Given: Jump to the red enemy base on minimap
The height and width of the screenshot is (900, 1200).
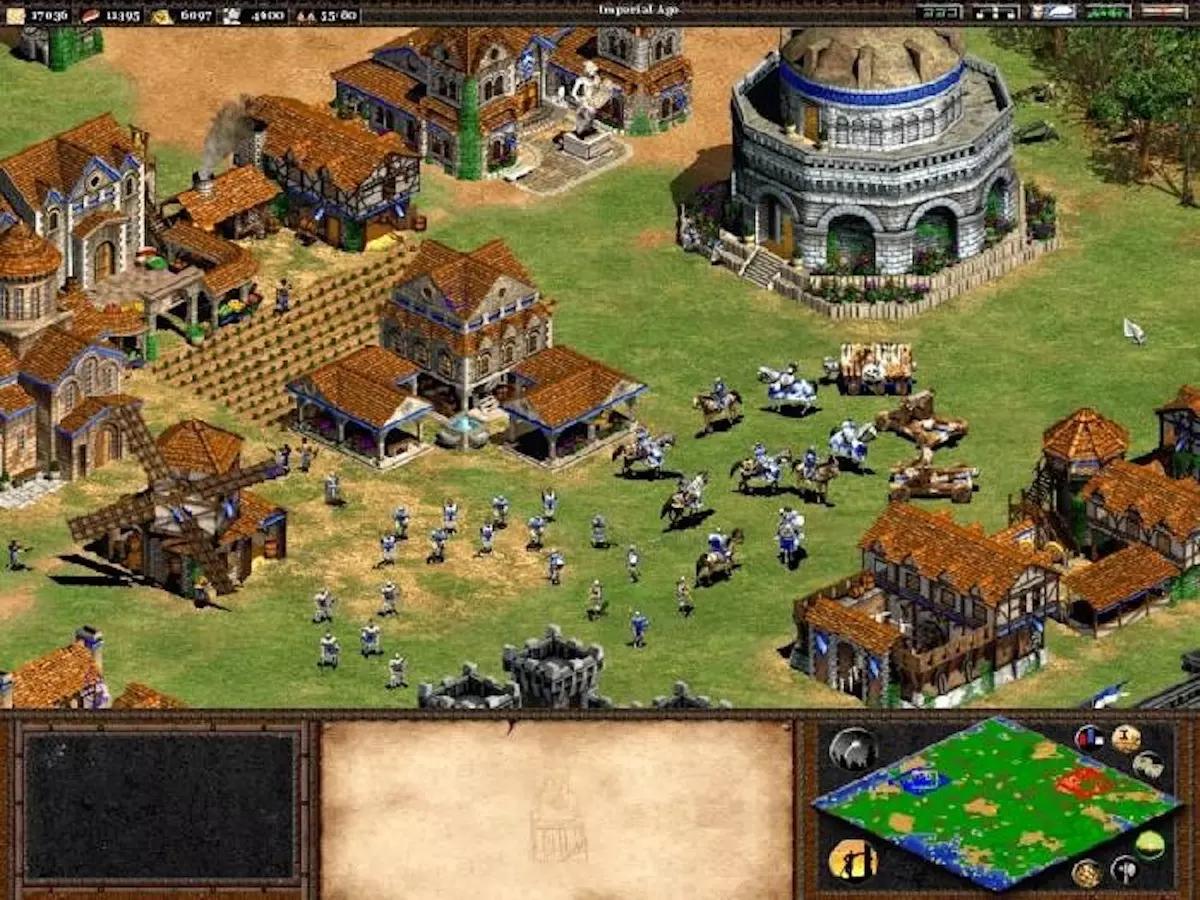Looking at the screenshot, I should (x=1083, y=781).
